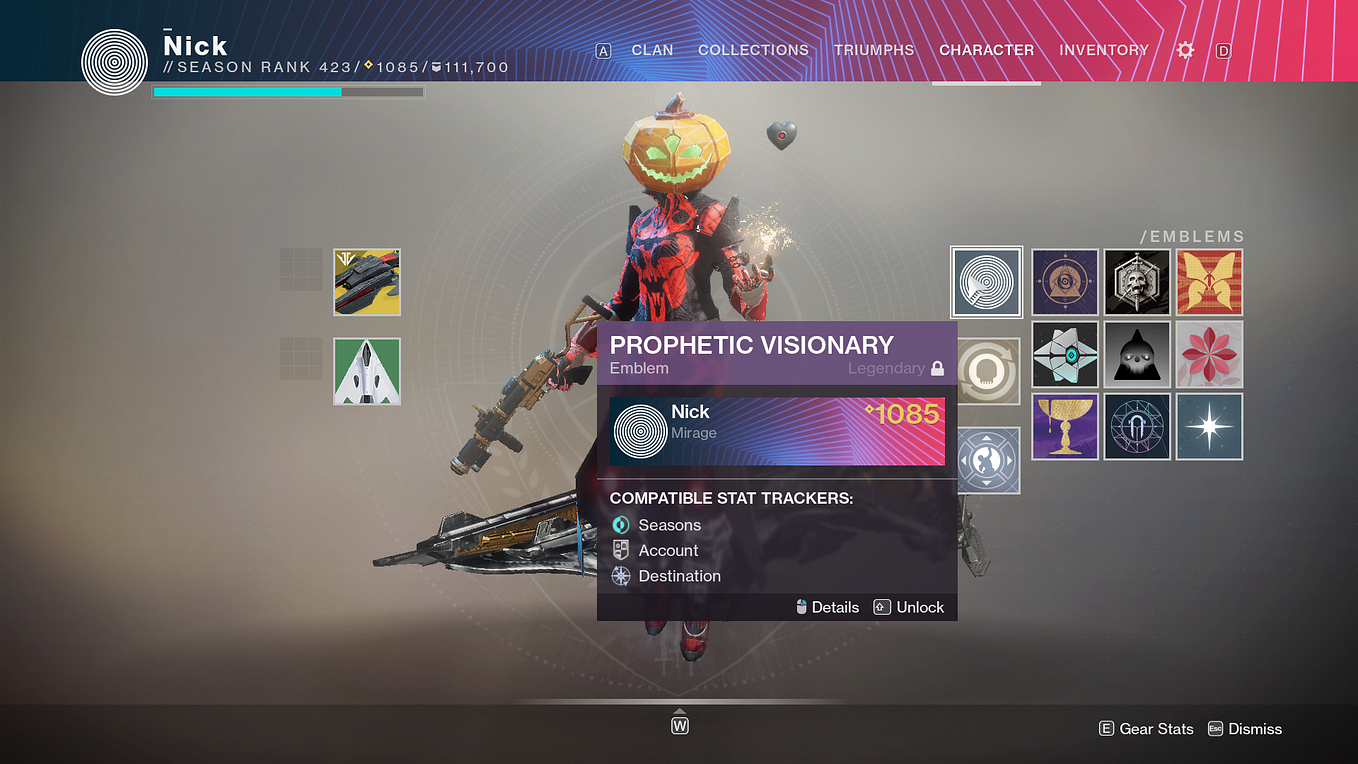Screen dimensions: 1358x764
Task: Select the hooded figure emblem
Action: pyautogui.click(x=1137, y=354)
